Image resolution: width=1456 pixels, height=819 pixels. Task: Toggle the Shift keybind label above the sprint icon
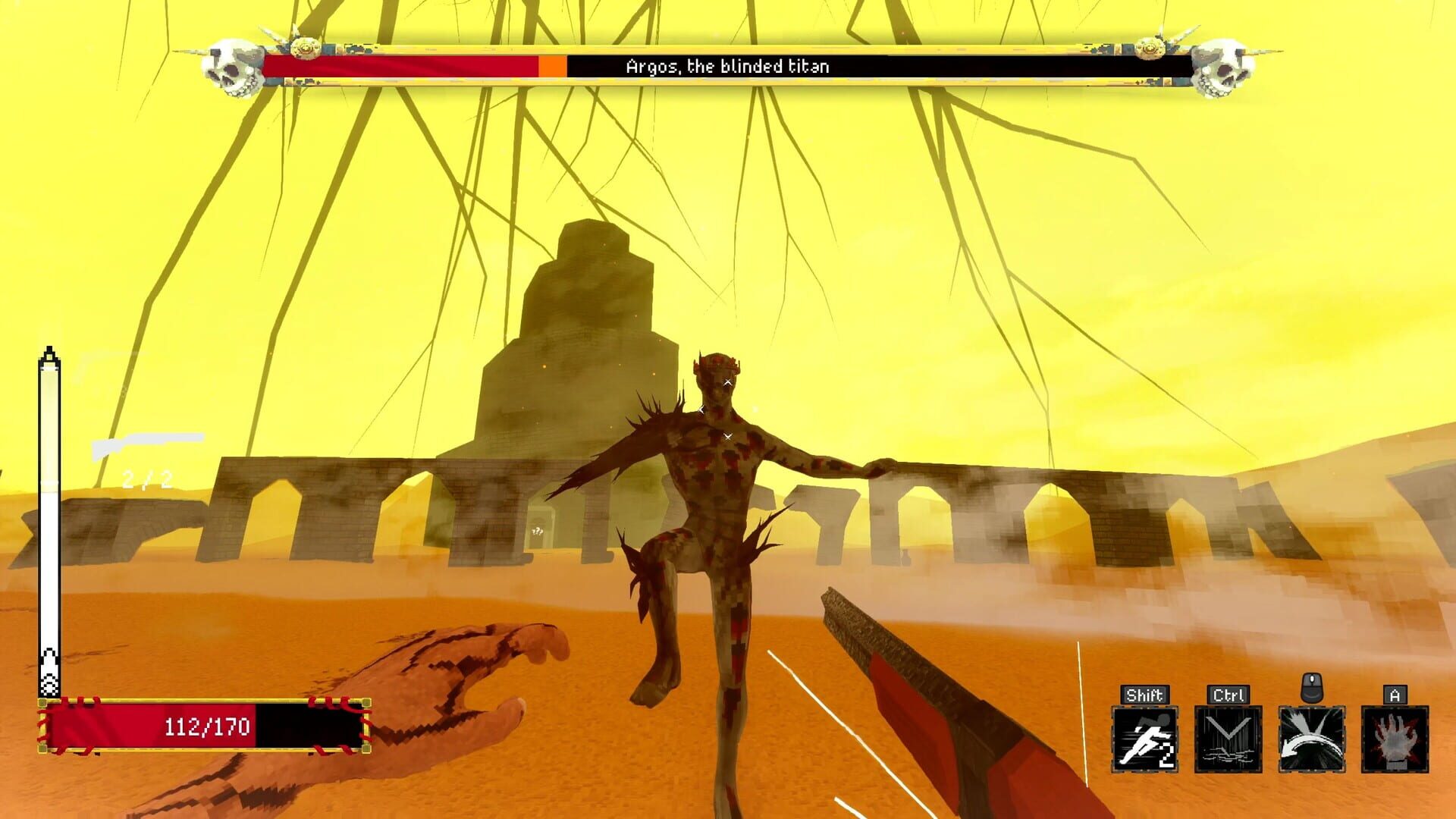(1145, 694)
